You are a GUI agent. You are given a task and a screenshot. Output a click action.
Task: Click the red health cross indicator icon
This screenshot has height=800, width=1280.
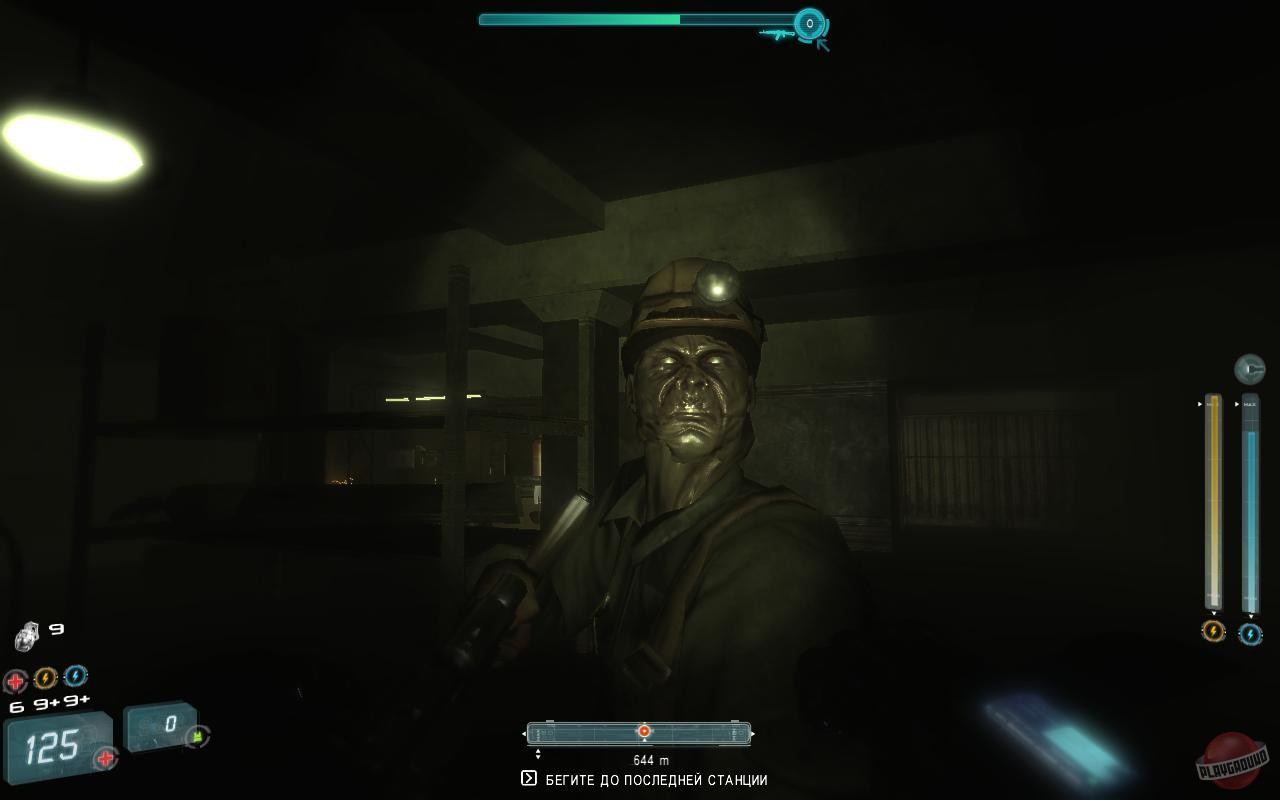click(15, 678)
